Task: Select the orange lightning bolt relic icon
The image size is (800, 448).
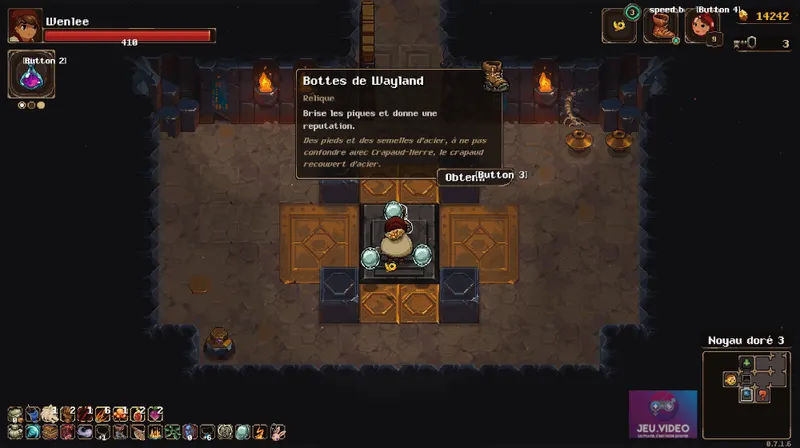Action: (x=259, y=432)
